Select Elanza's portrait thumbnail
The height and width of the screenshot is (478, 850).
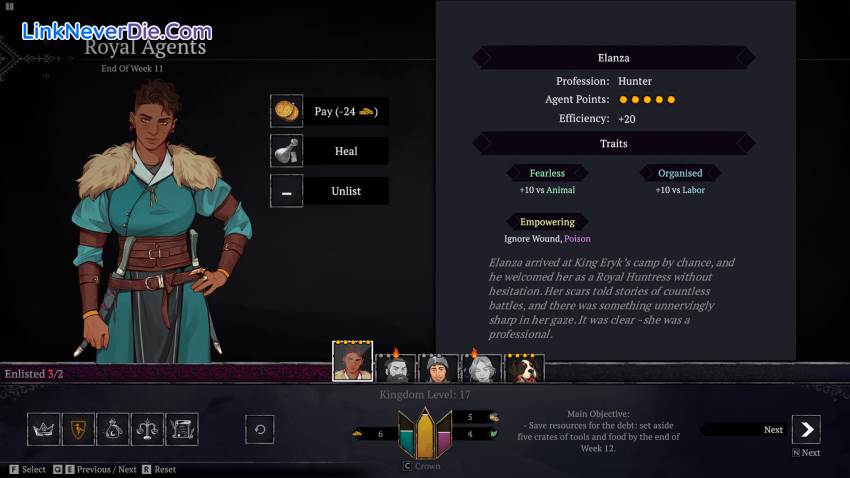[352, 363]
